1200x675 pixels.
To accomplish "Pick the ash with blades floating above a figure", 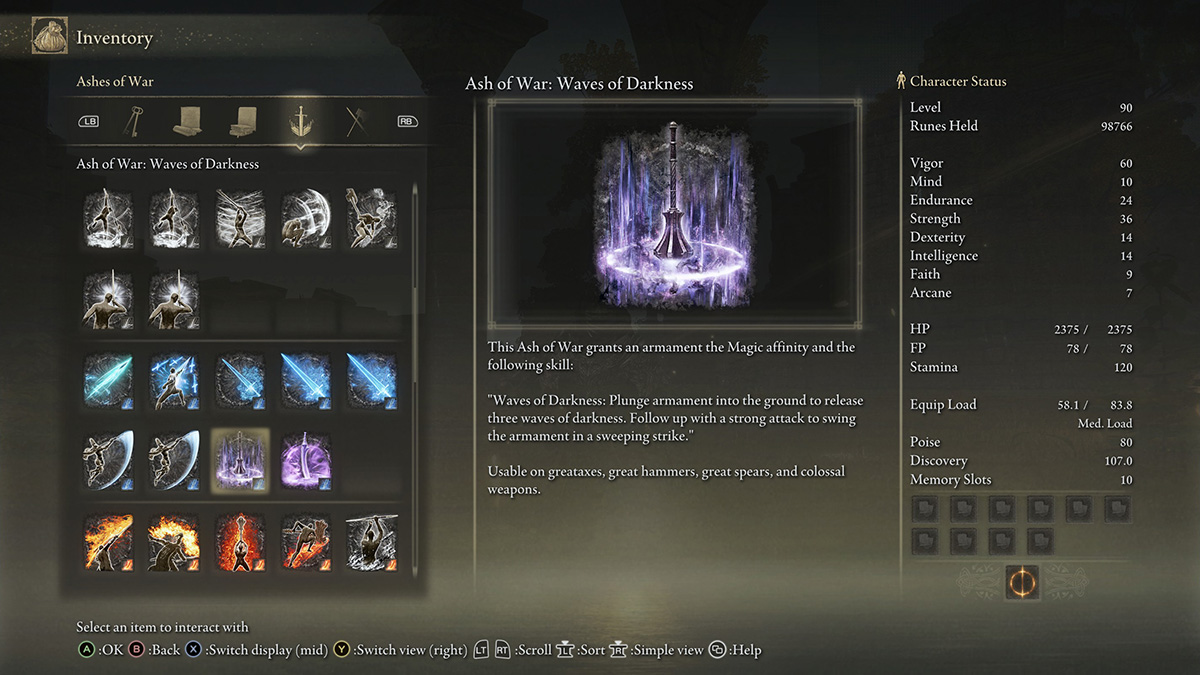I will (174, 381).
